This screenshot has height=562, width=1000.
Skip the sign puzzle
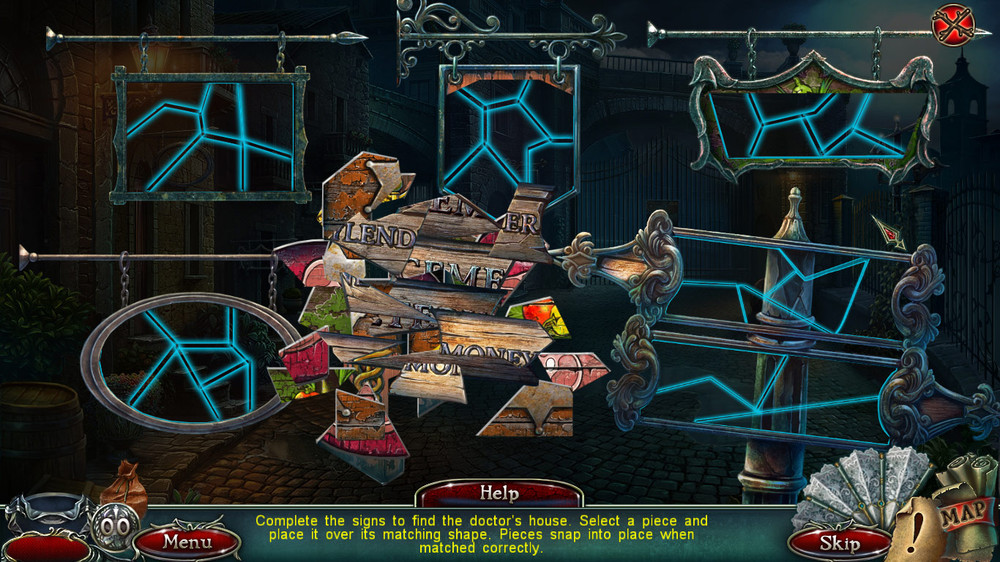[x=840, y=543]
